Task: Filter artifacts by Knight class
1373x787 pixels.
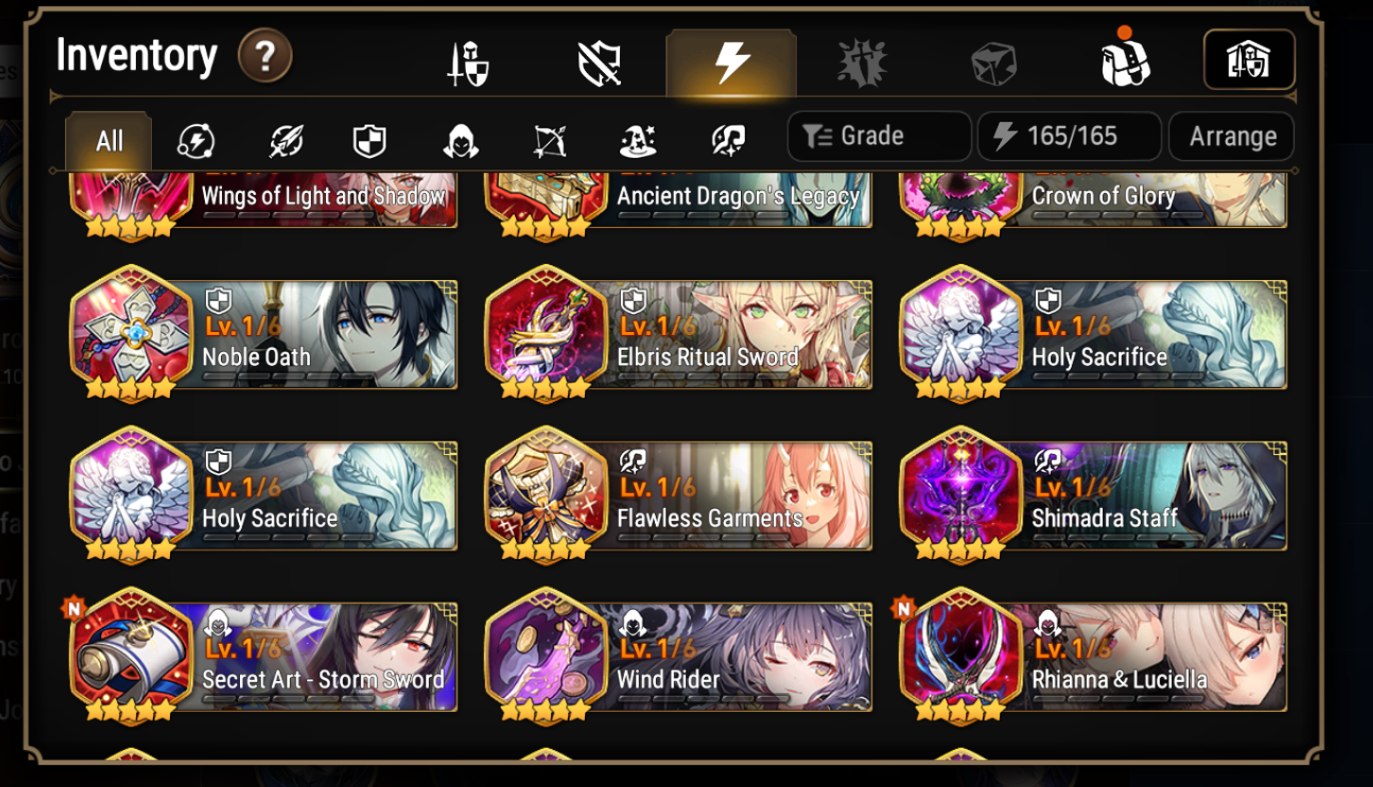Action: (x=367, y=141)
